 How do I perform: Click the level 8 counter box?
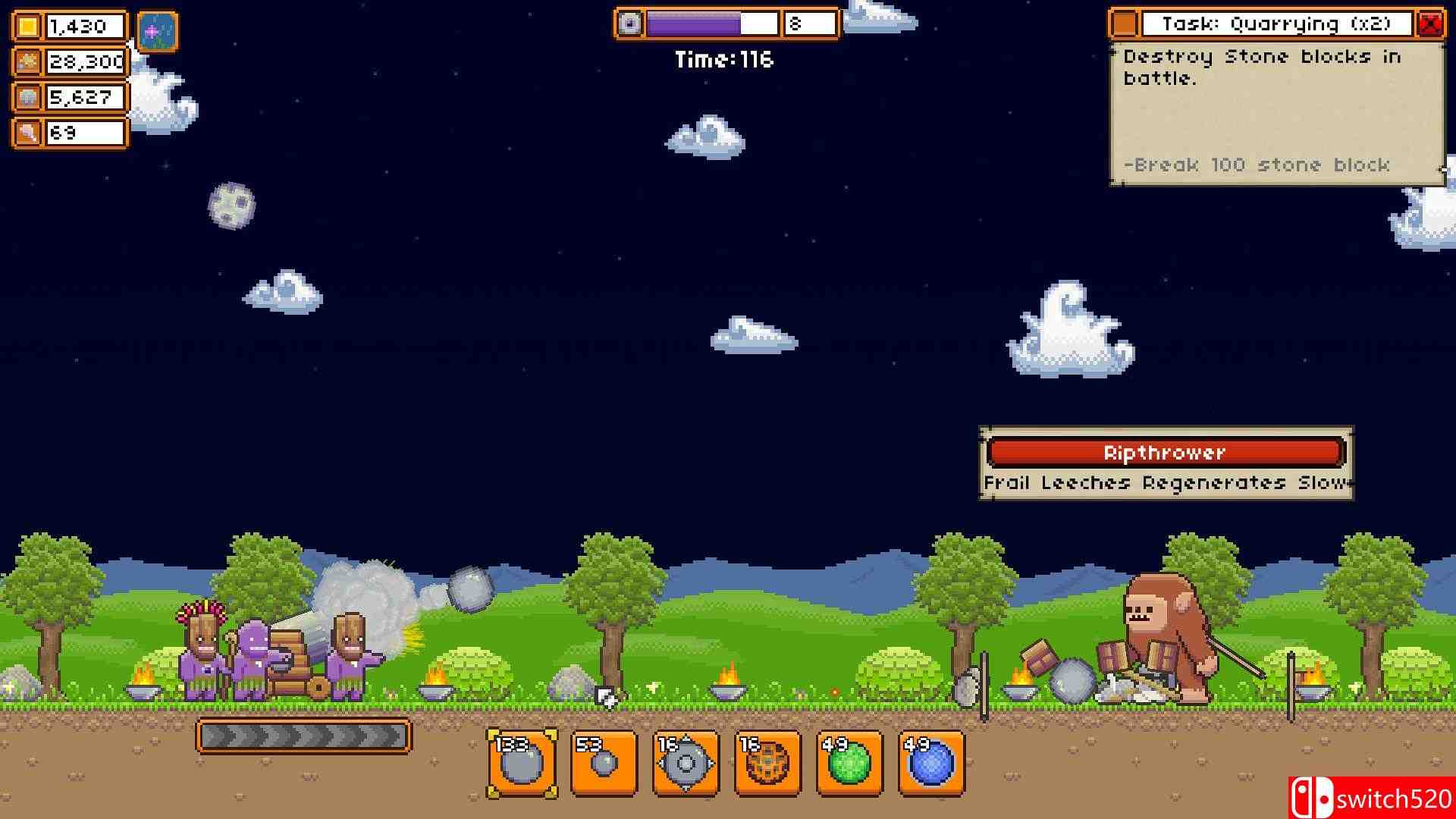coord(809,23)
